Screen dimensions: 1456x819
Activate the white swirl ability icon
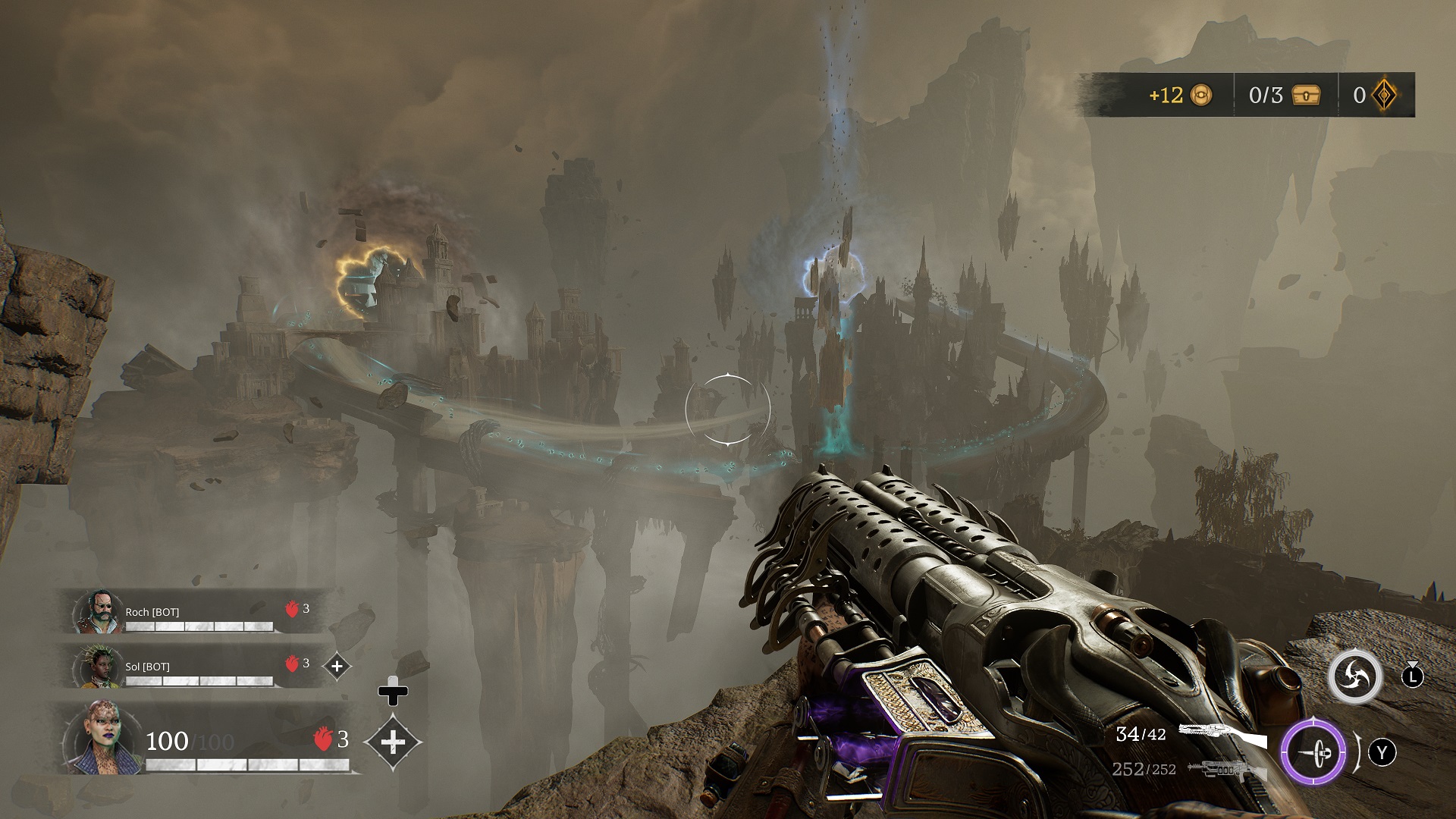click(1354, 676)
